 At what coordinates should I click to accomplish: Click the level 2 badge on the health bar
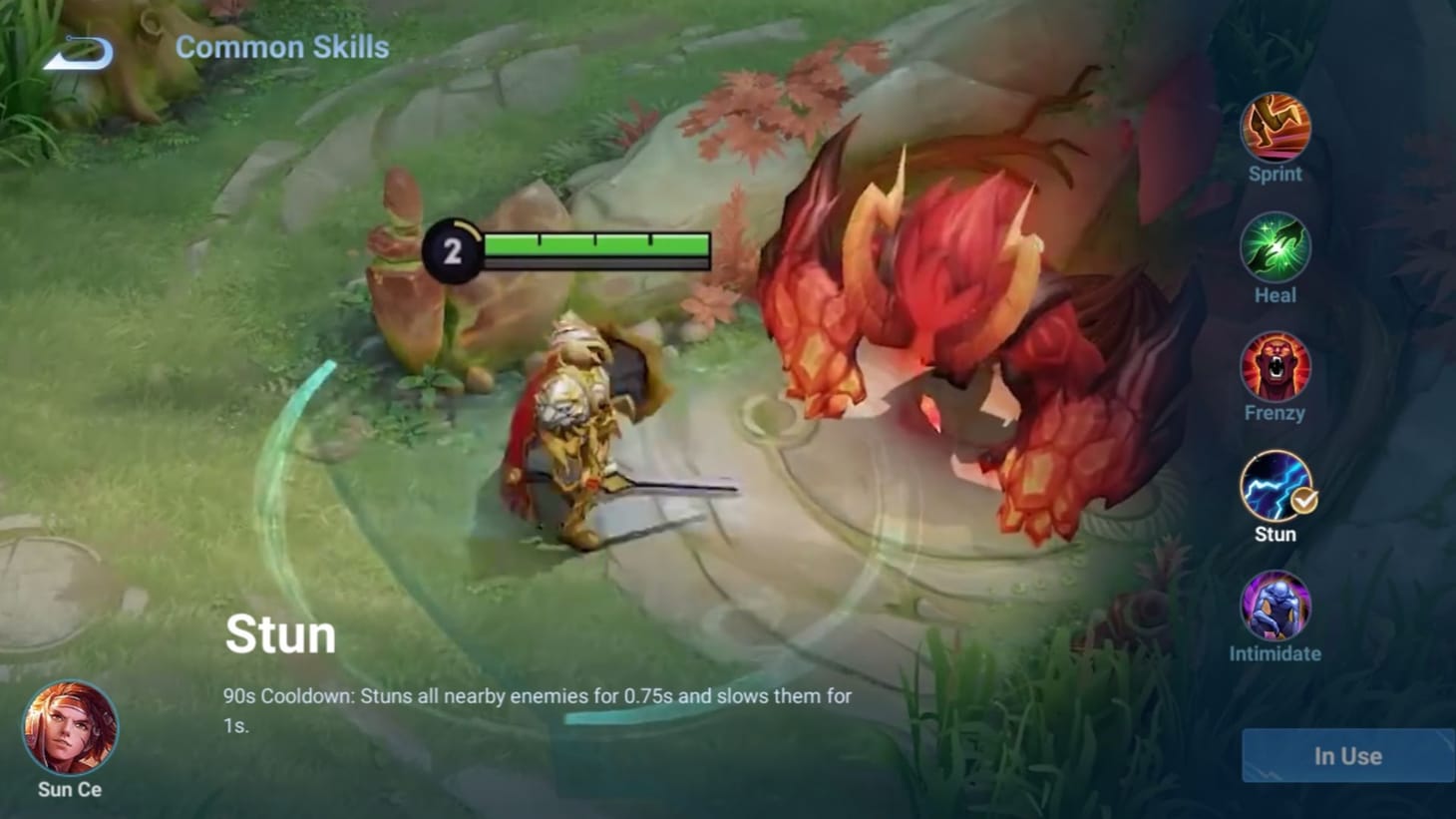pos(455,249)
